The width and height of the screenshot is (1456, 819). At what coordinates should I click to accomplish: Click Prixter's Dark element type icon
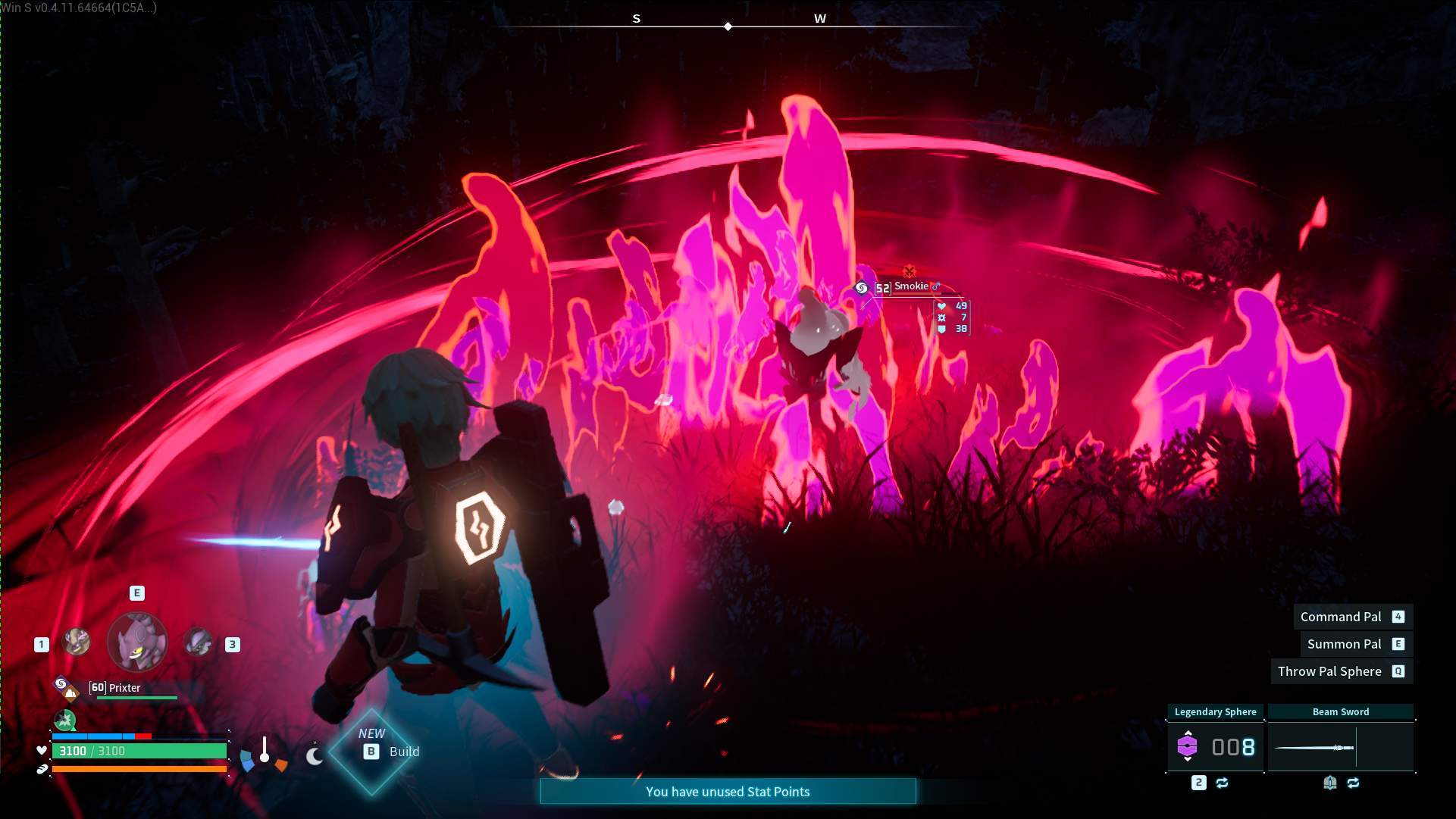pyautogui.click(x=60, y=683)
